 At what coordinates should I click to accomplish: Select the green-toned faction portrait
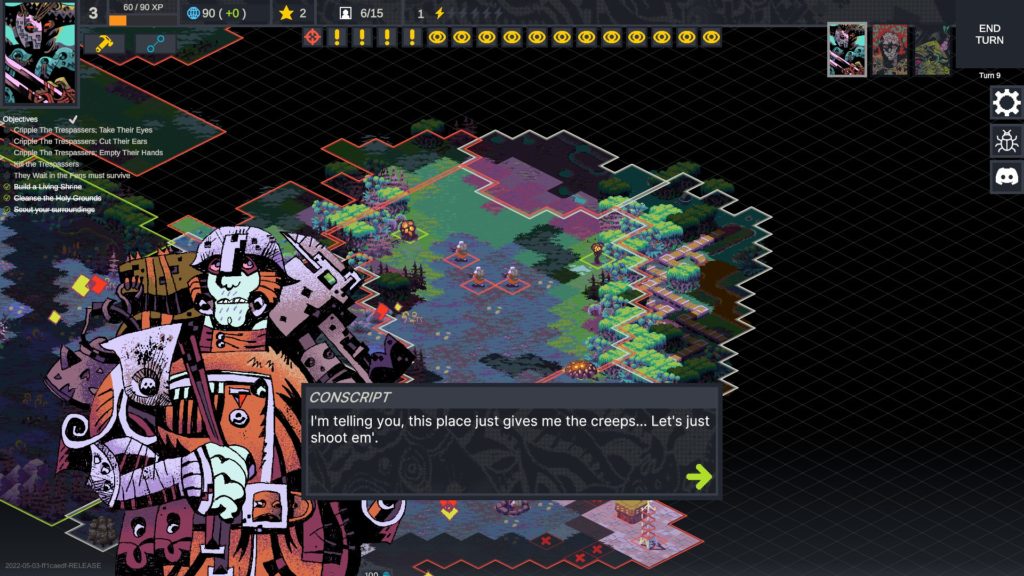tap(932, 49)
